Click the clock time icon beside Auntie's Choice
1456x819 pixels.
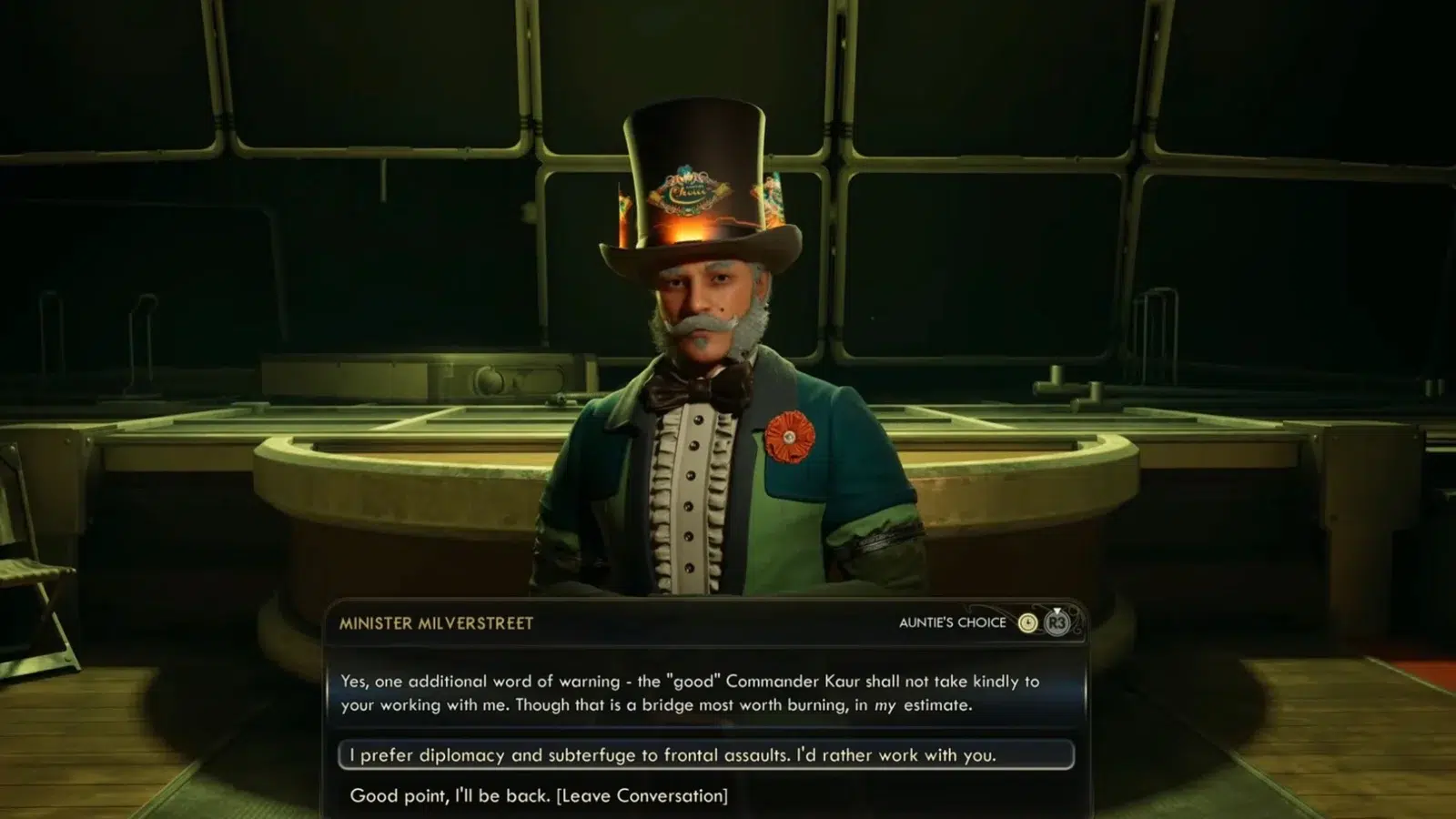click(1027, 622)
